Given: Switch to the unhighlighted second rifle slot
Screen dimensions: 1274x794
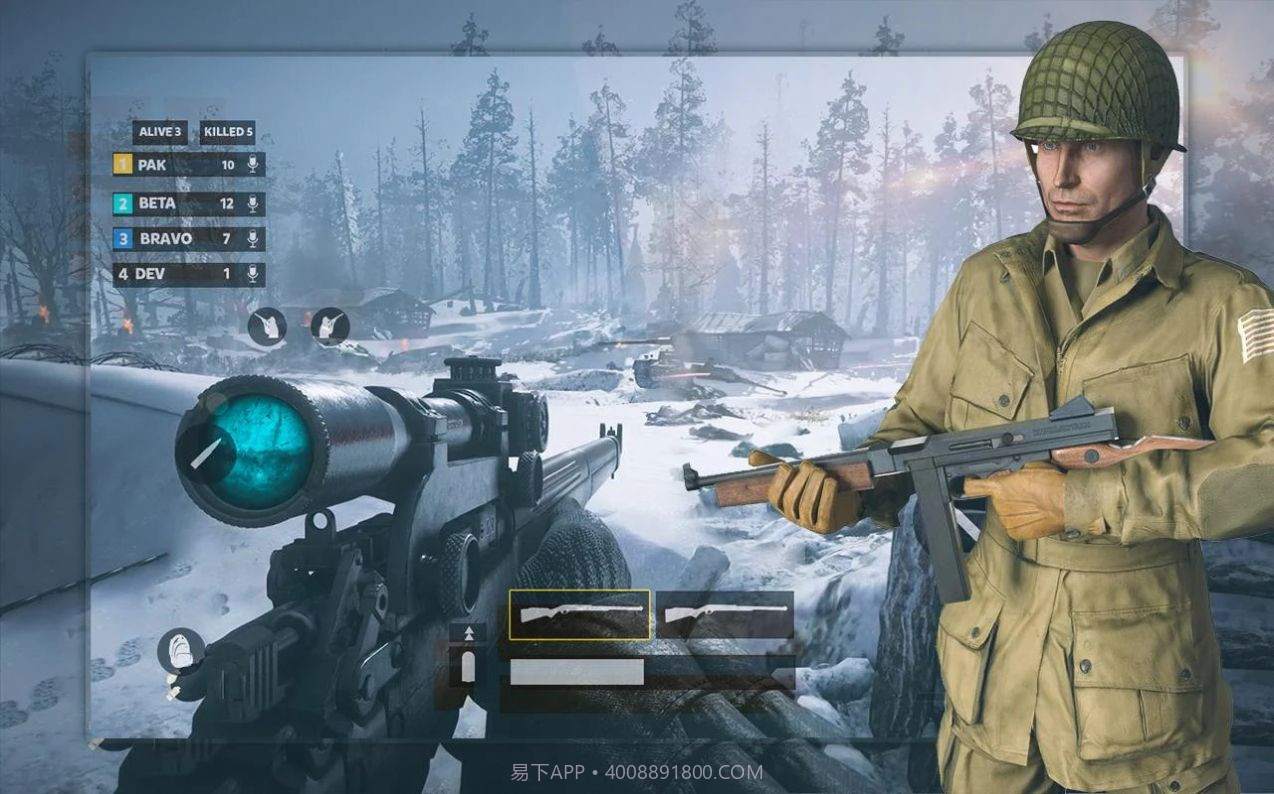Looking at the screenshot, I should point(725,614).
